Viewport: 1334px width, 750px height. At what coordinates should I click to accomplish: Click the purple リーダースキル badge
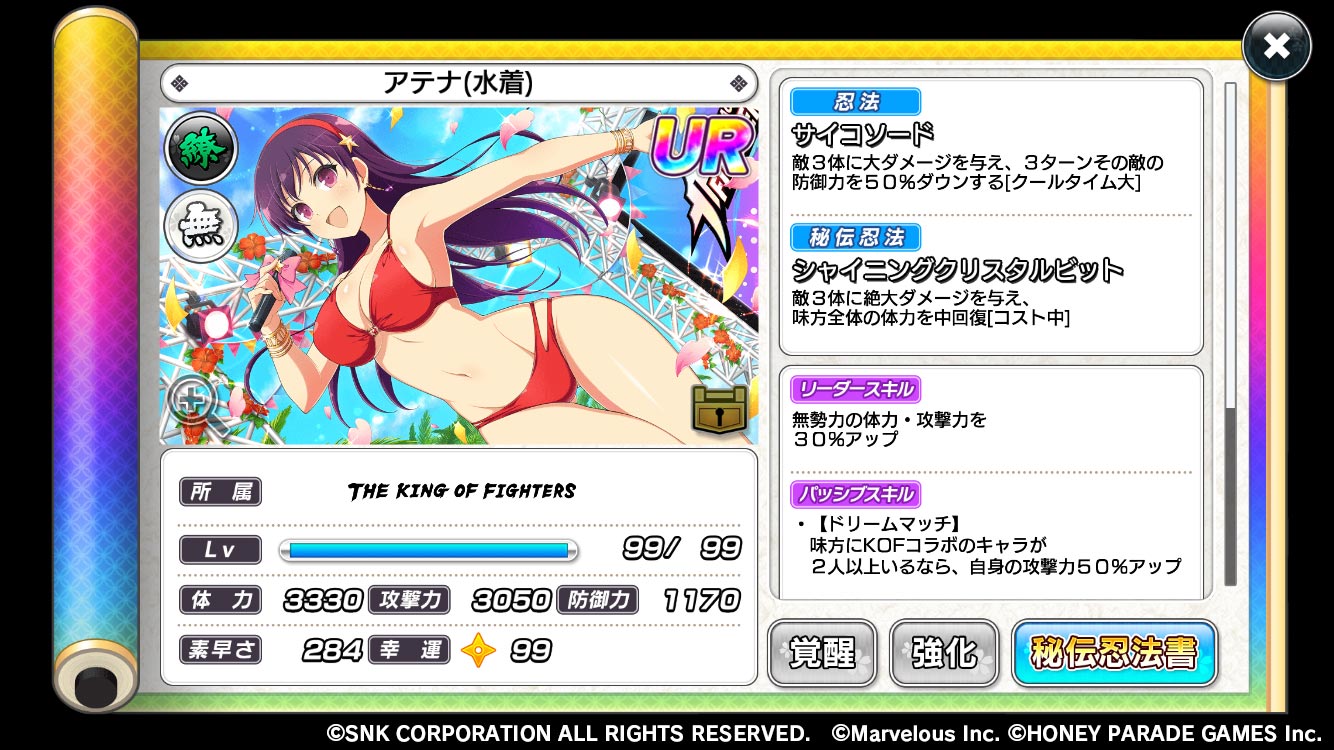(855, 389)
